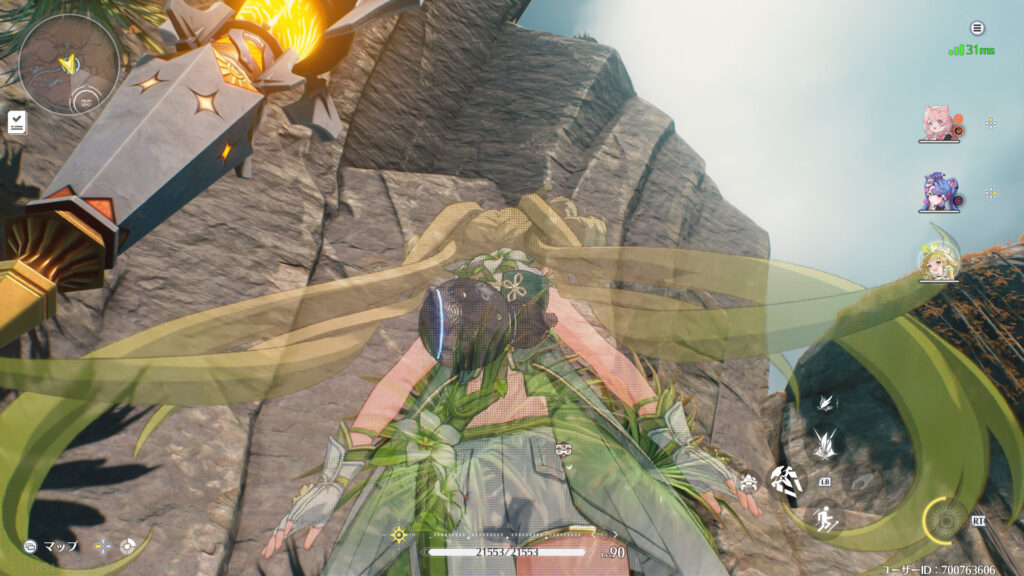Screen dimensions: 1024x576
Task: Activate the climbing figure skill icon
Action: coord(787,480)
